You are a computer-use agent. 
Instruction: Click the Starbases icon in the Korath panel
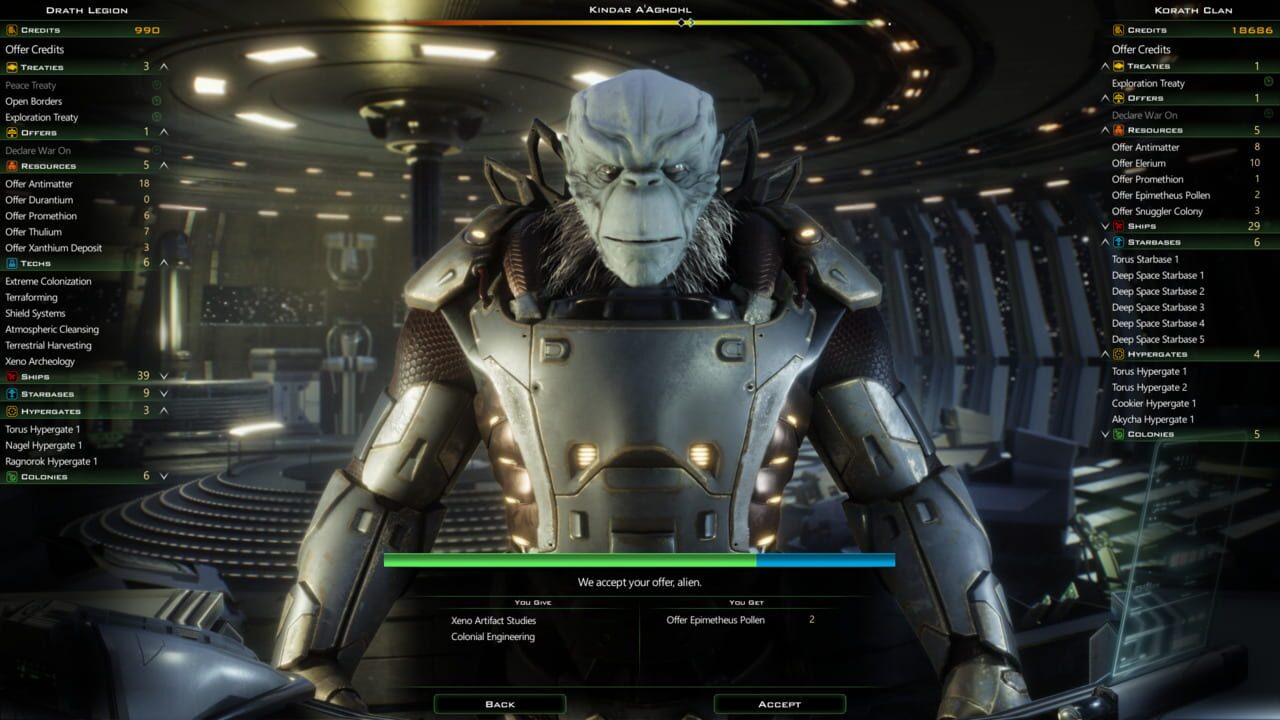point(1117,242)
